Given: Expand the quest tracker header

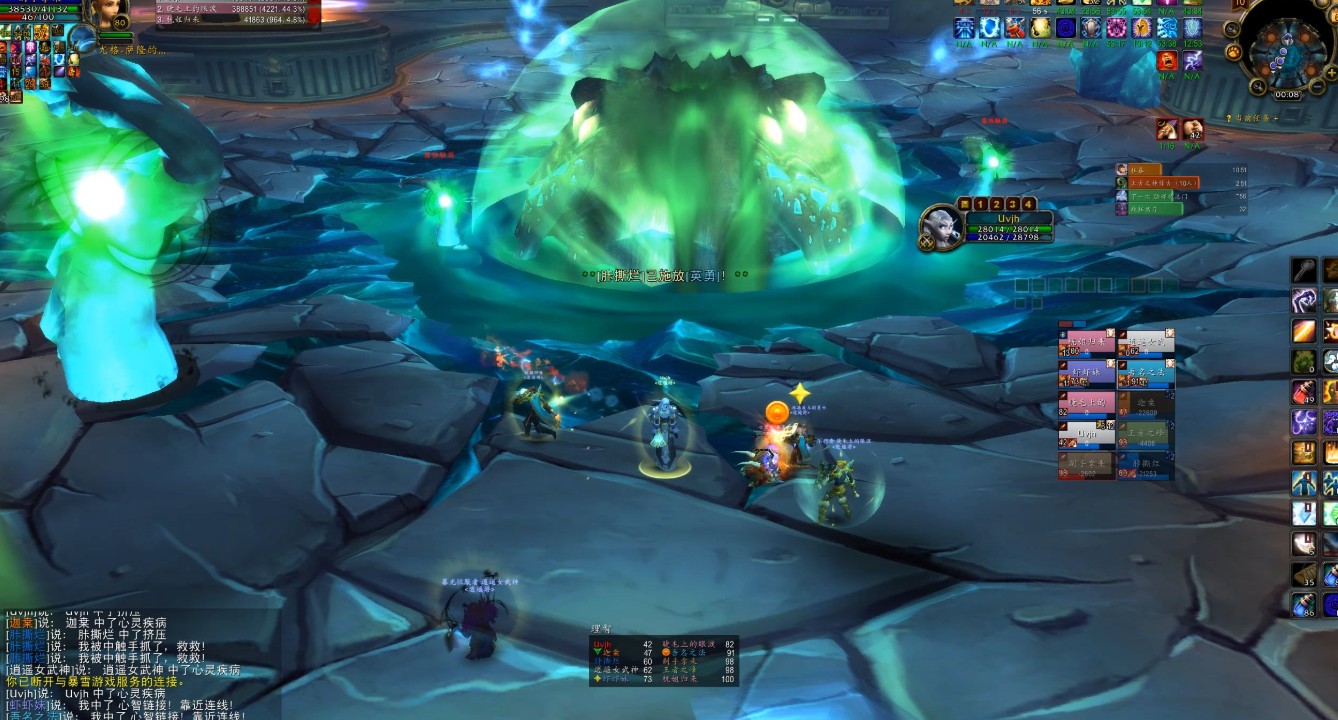Looking at the screenshot, I should tap(1249, 119).
